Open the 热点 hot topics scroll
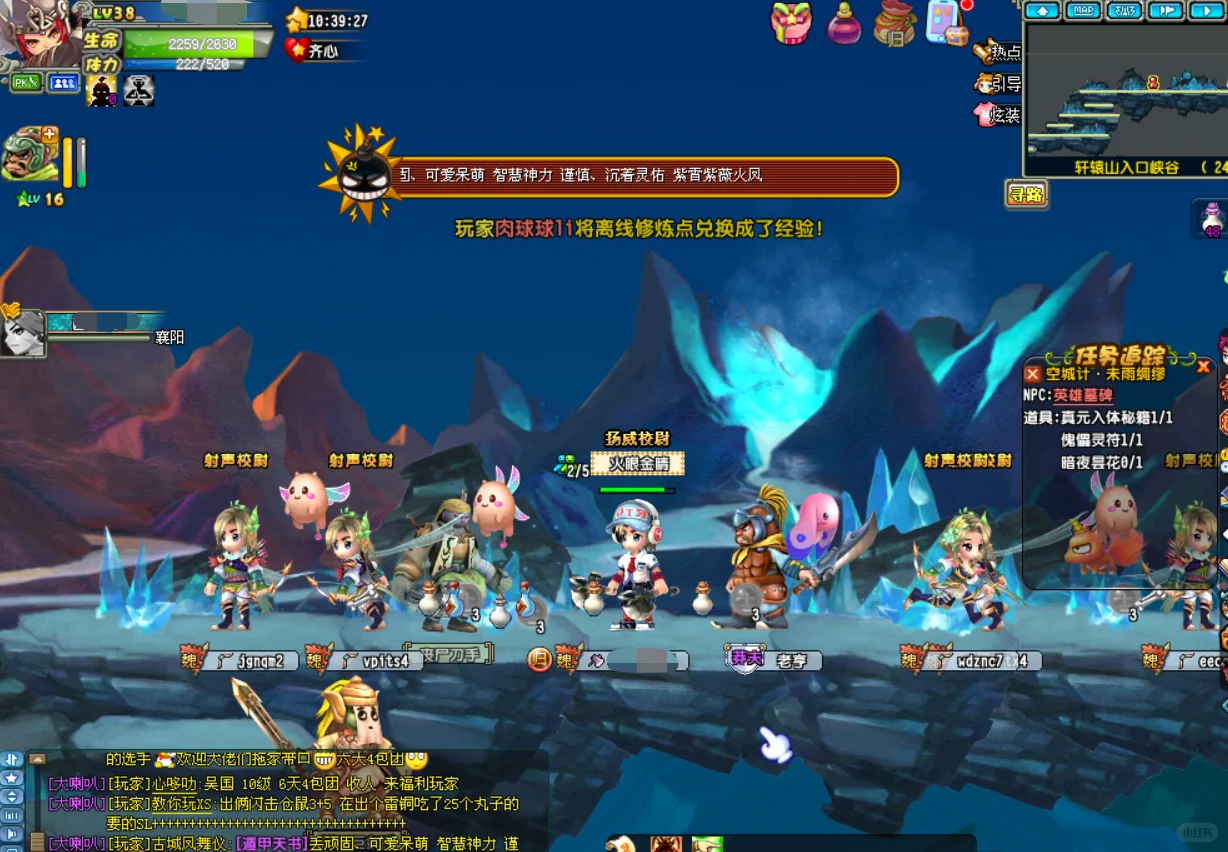Image resolution: width=1228 pixels, height=852 pixels. 999,52
